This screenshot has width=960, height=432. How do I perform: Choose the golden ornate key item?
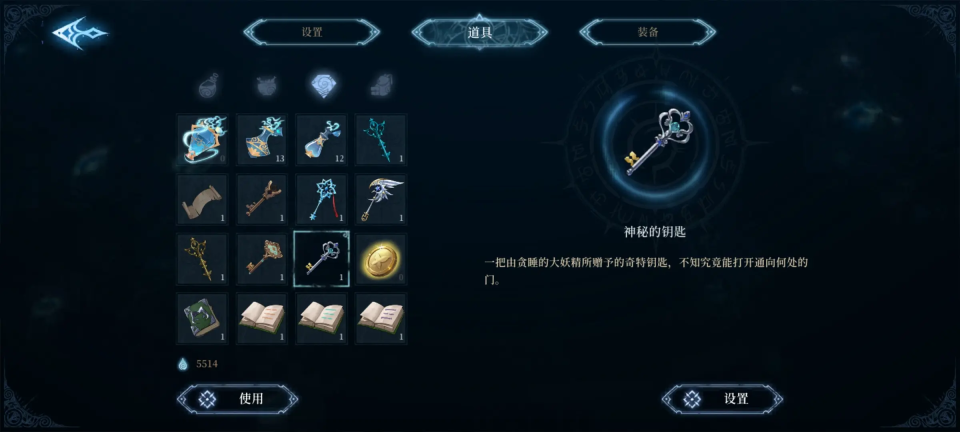click(202, 258)
